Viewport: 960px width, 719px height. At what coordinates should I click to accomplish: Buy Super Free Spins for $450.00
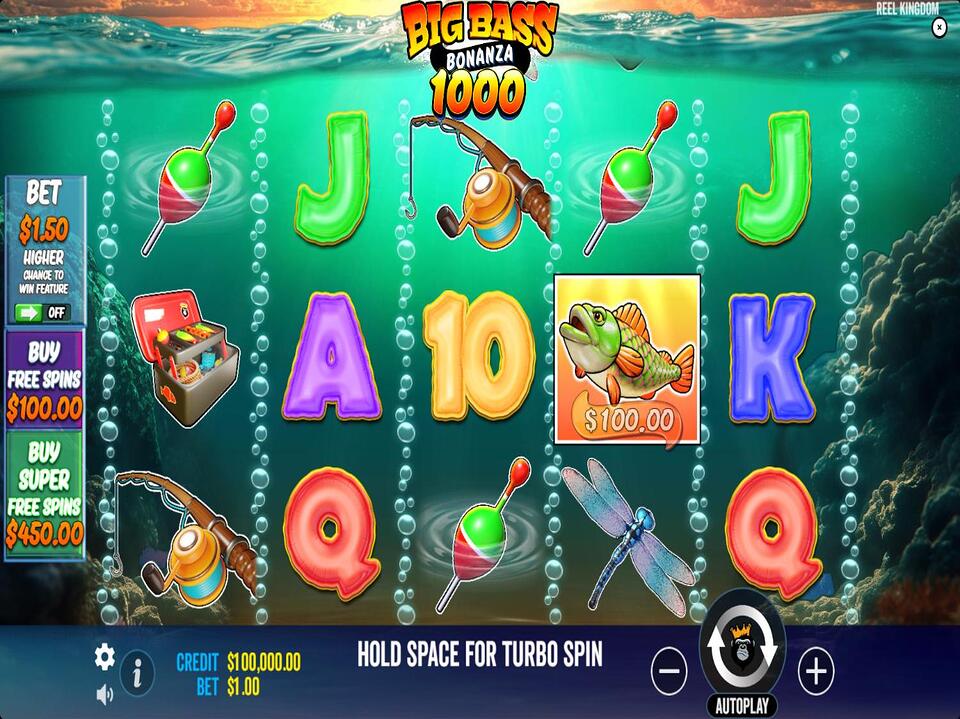[x=45, y=494]
